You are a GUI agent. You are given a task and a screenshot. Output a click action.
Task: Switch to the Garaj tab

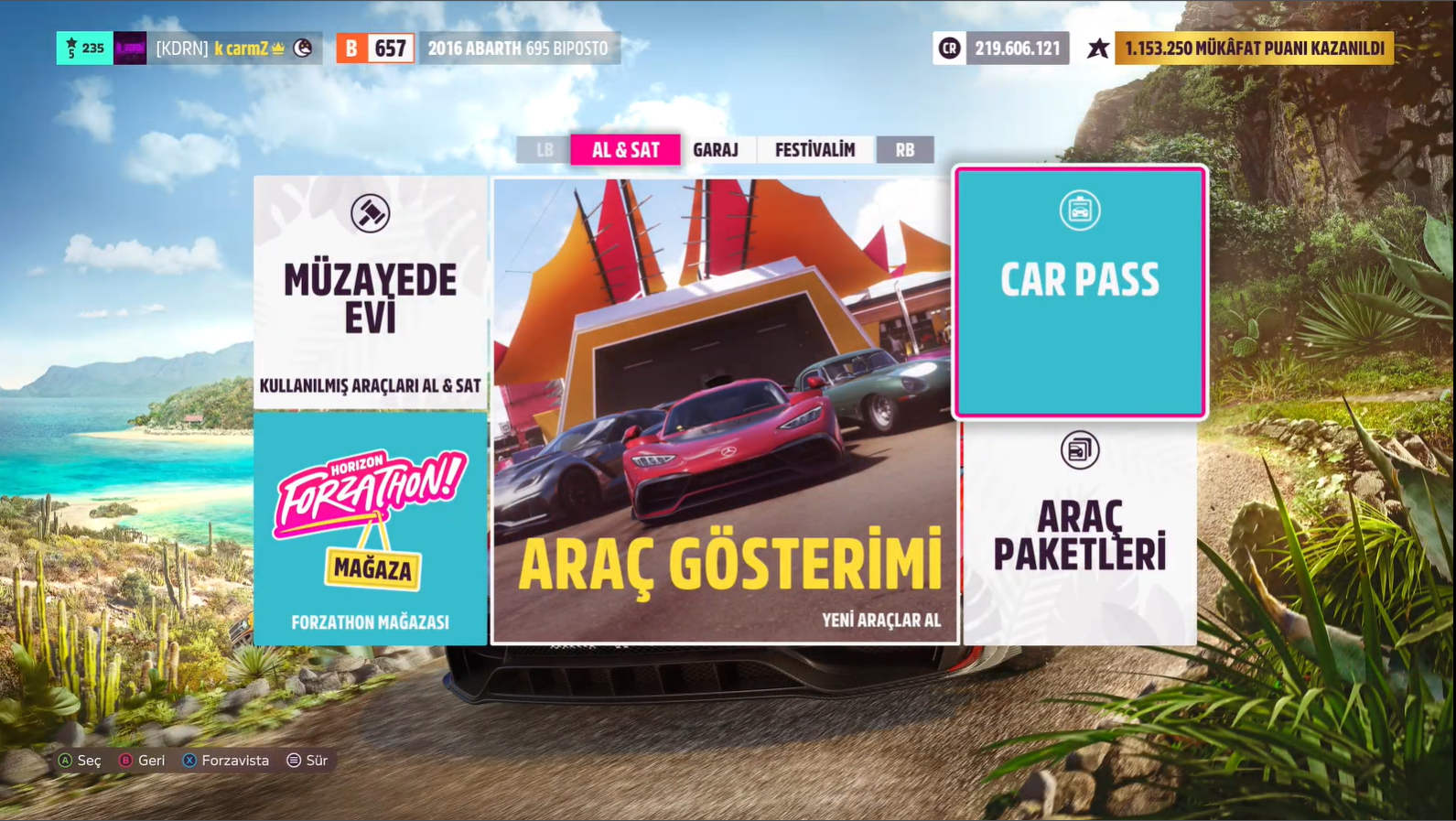(x=716, y=150)
